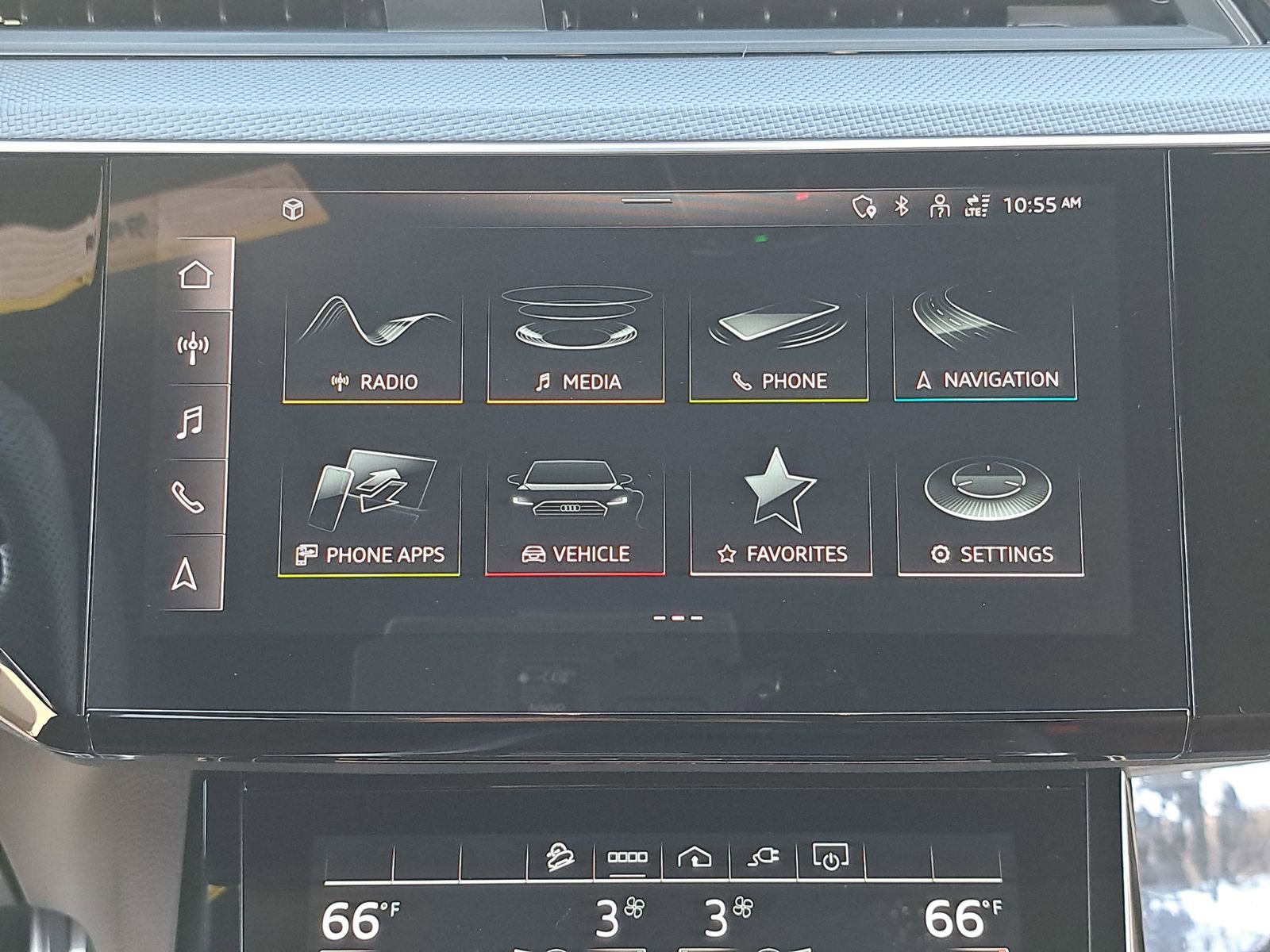Tap the home icon in the sidebar
The height and width of the screenshot is (952, 1270).
point(195,274)
